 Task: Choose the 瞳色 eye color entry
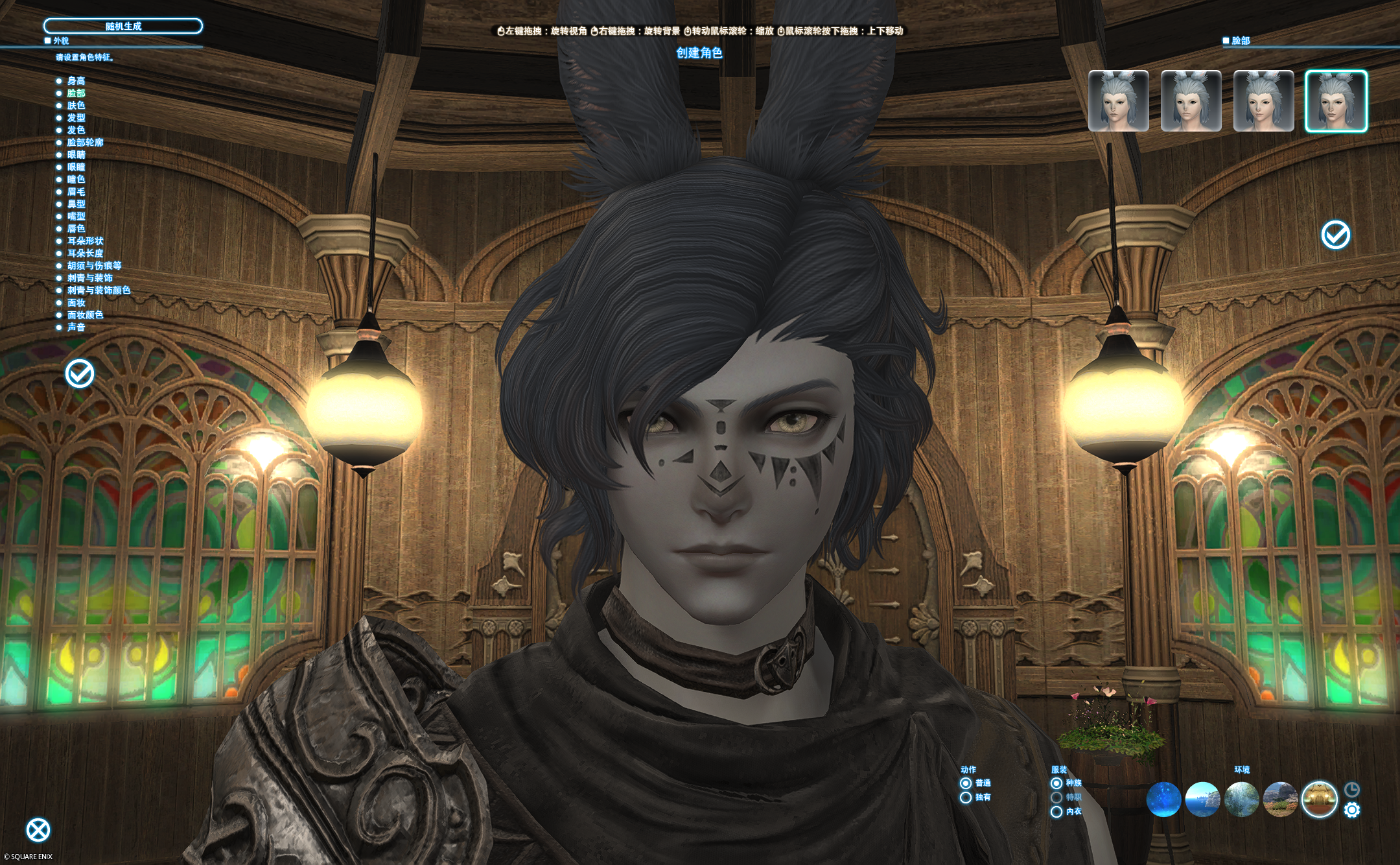[x=76, y=180]
